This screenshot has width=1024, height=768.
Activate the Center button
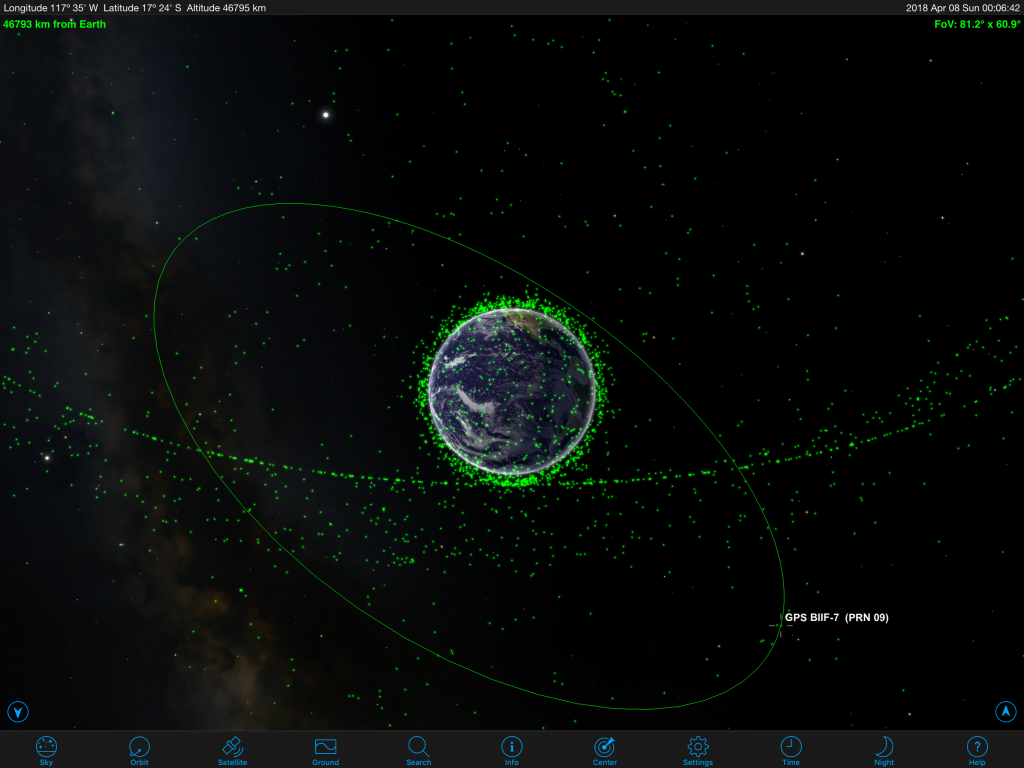604,748
